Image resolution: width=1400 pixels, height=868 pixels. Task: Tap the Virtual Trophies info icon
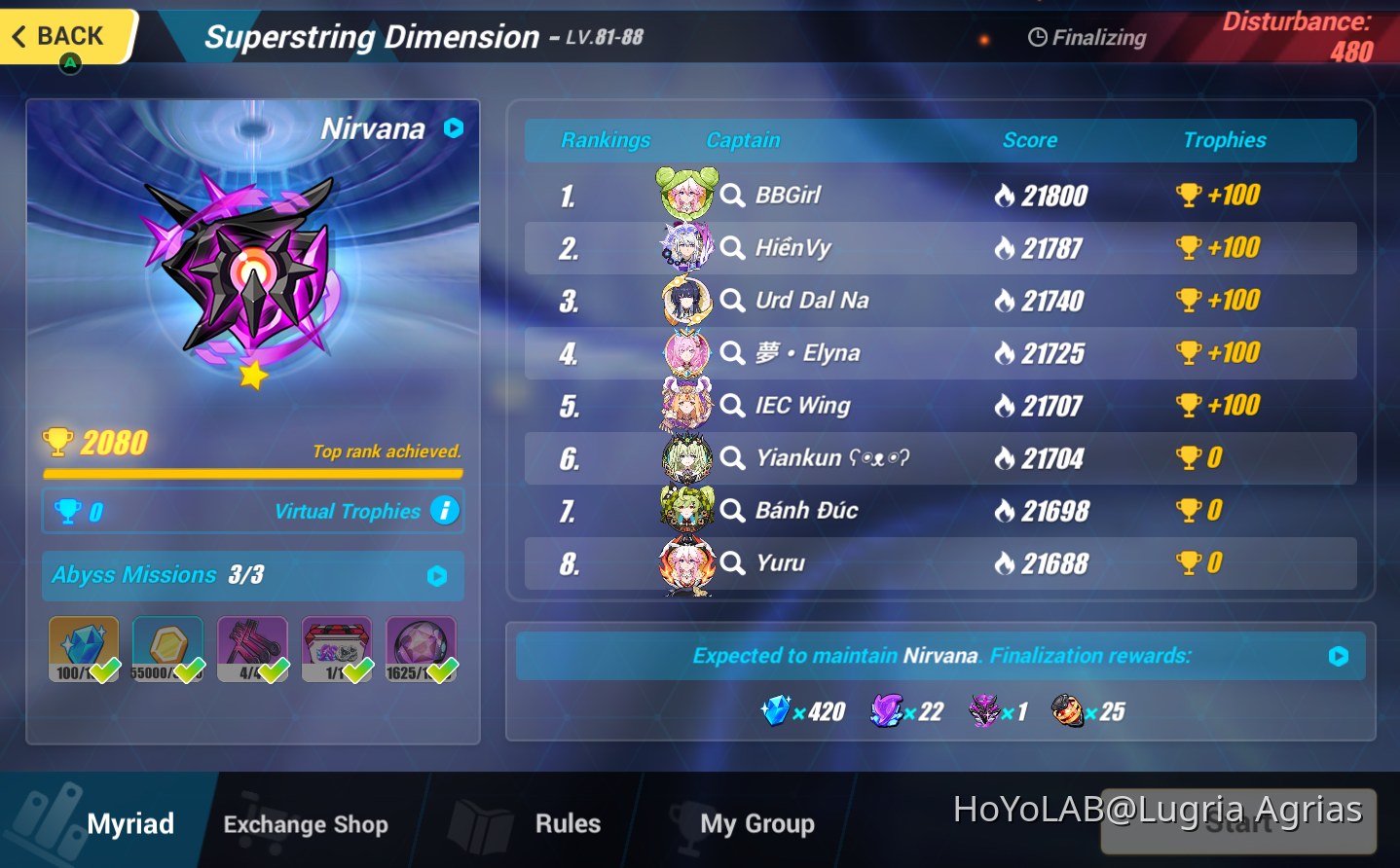[x=445, y=510]
